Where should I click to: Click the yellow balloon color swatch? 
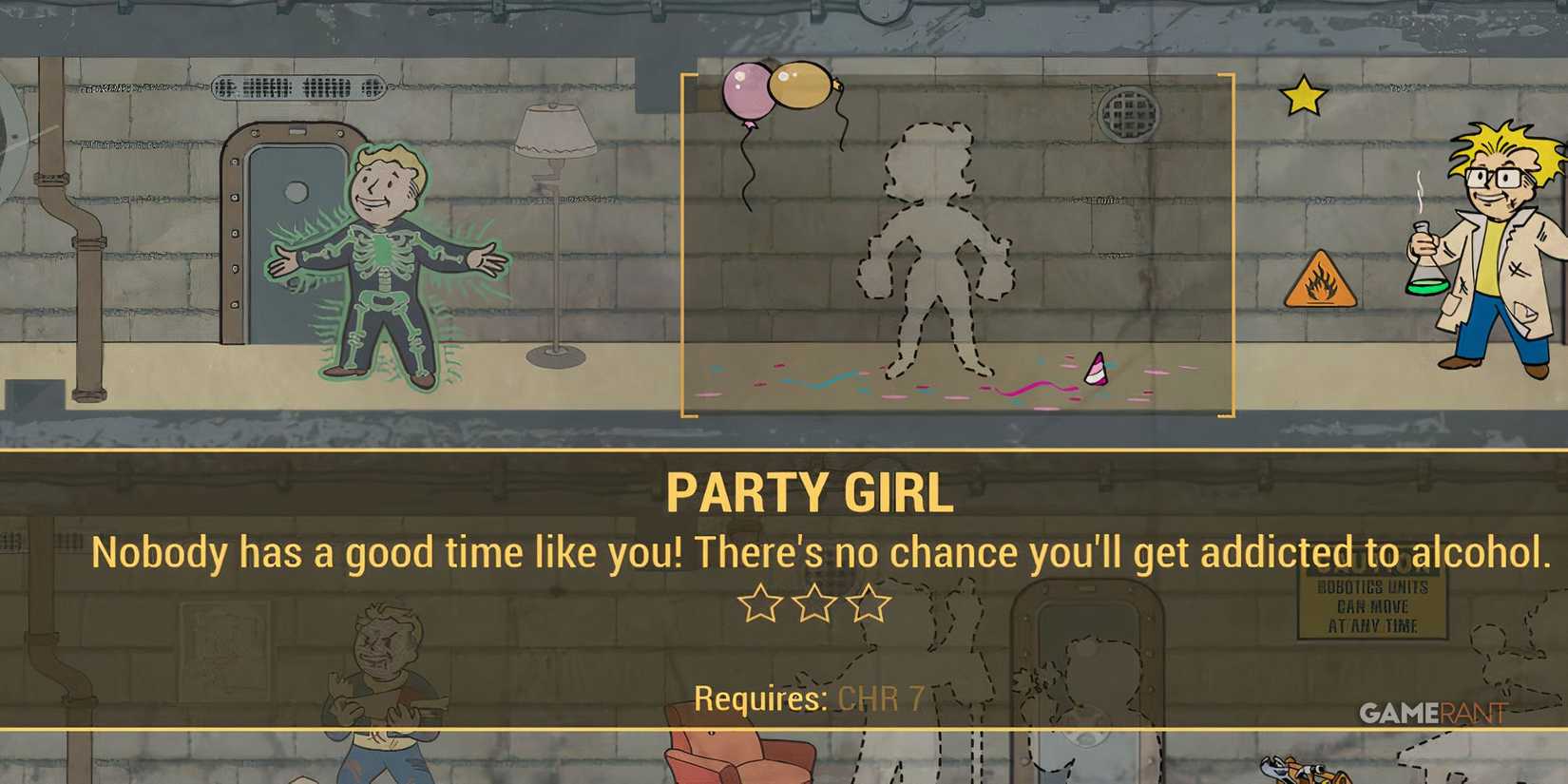(x=801, y=86)
